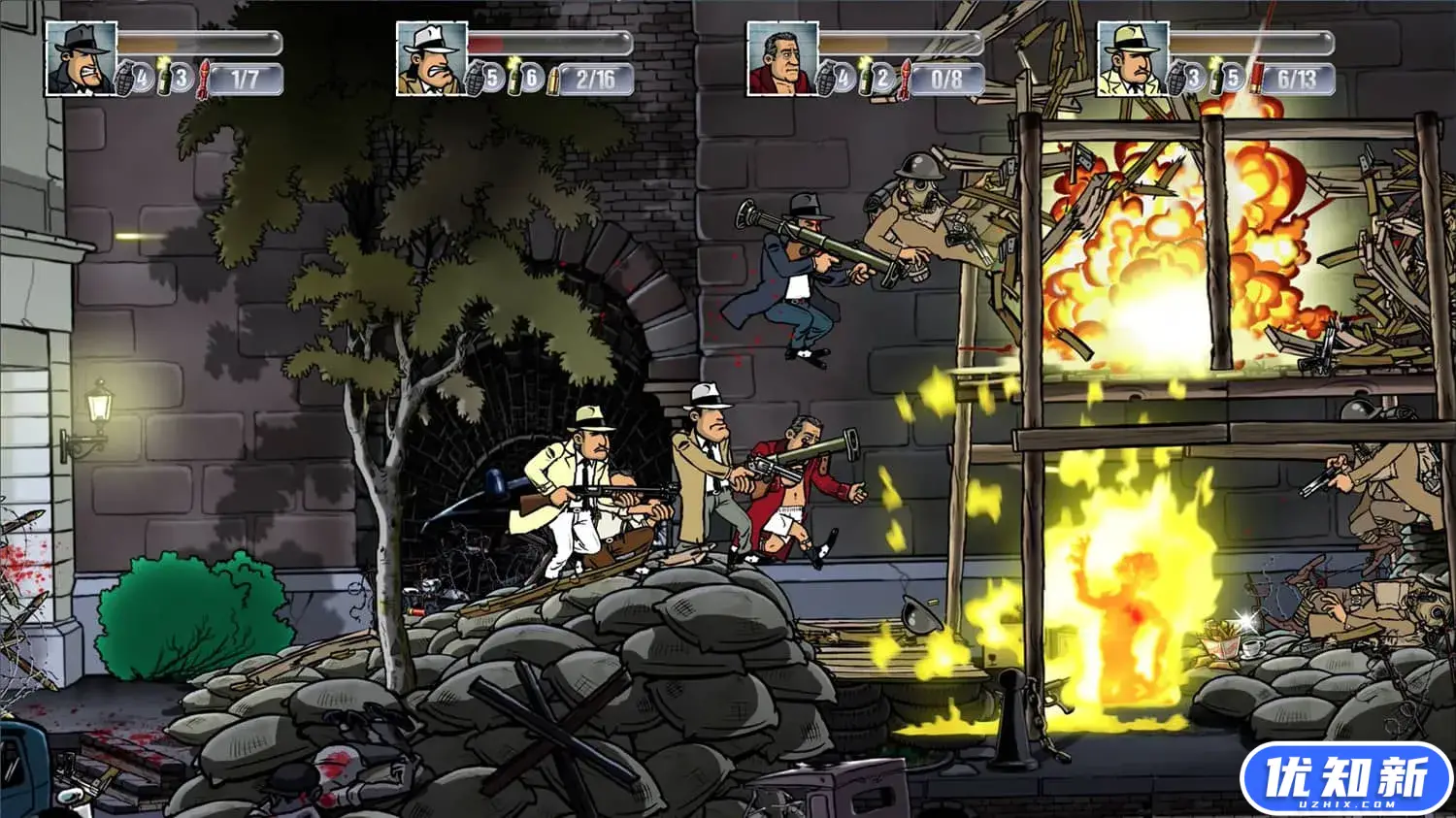Click the white-fedora player's grenade icon
1456x818 pixels.
click(x=479, y=78)
